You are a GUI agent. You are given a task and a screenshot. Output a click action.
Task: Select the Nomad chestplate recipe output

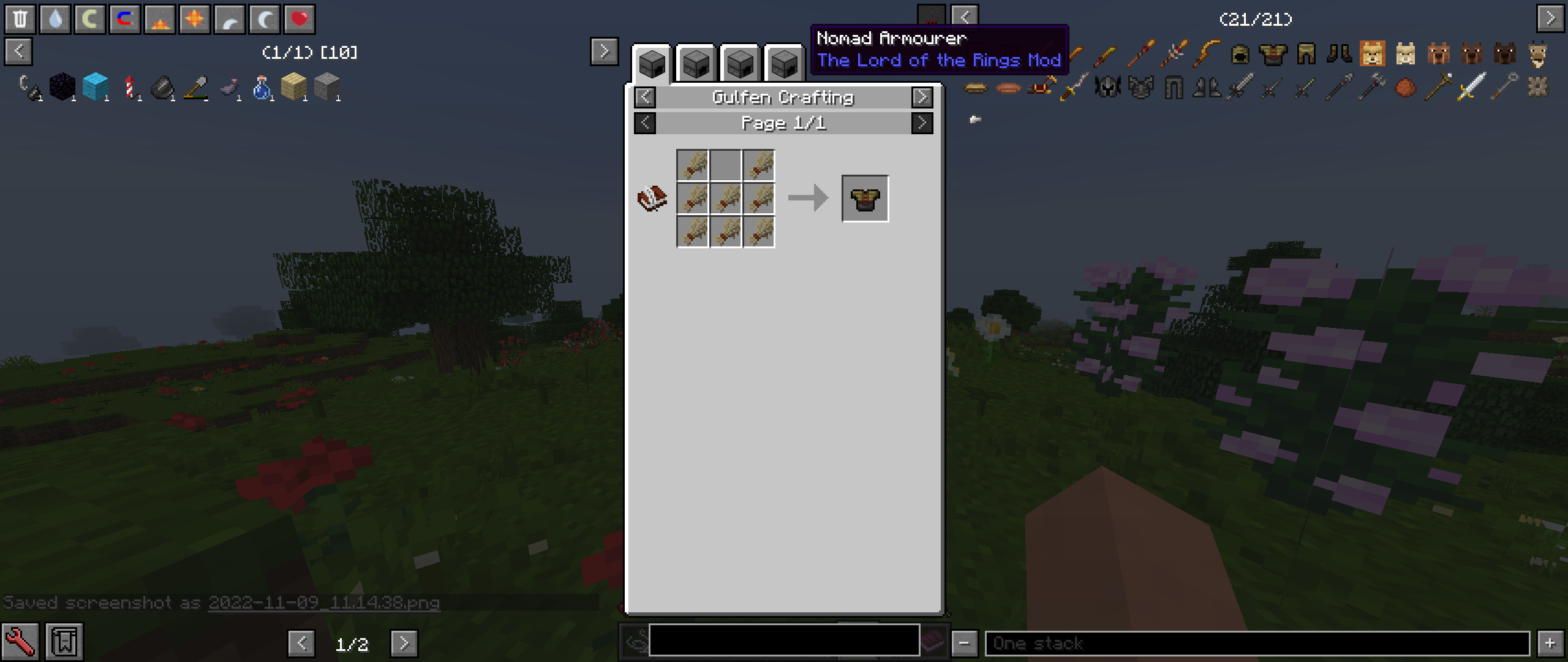[x=865, y=197]
